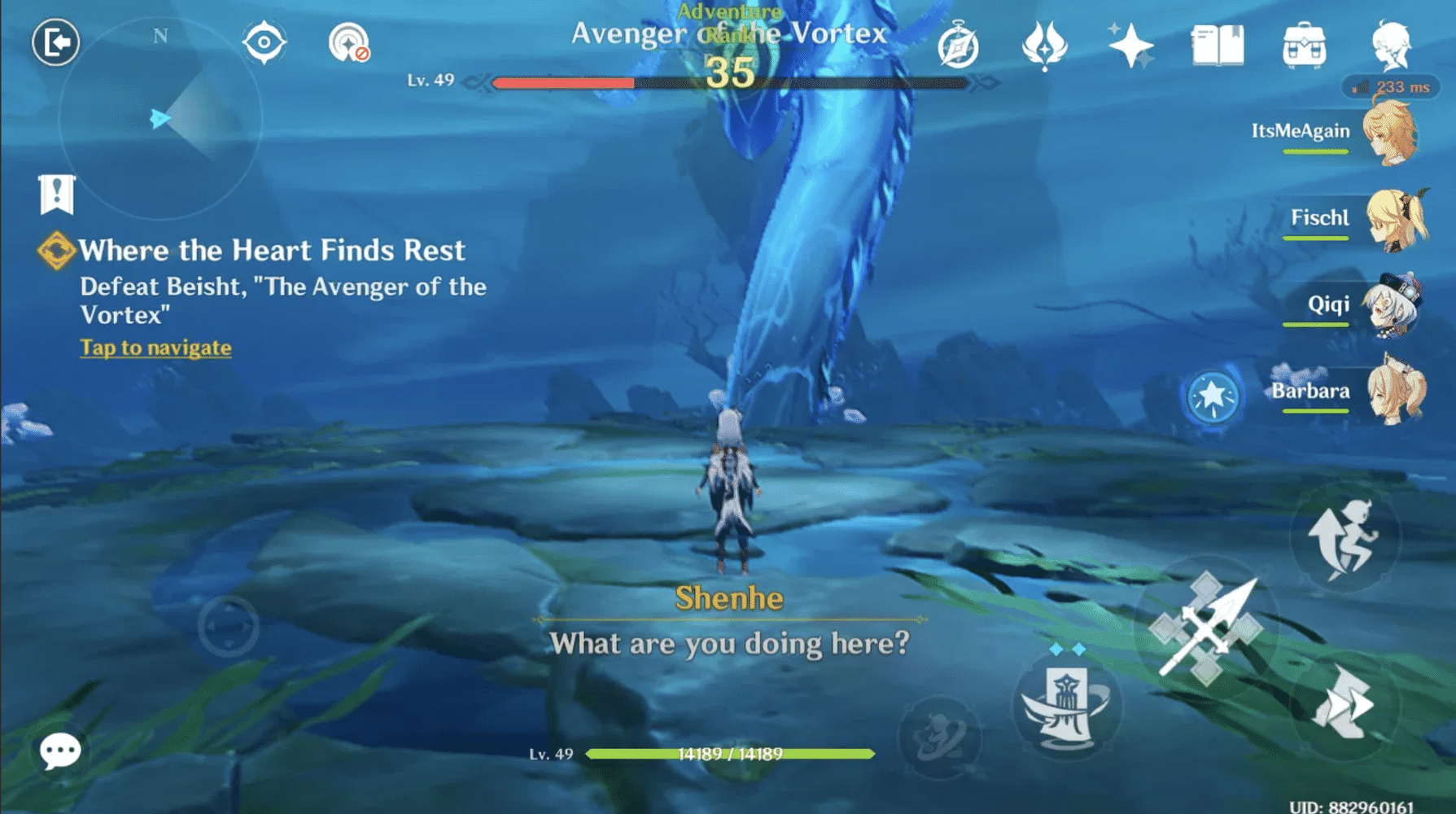
Task: Use Shenhe's Elemental Skill
Action: click(x=1069, y=705)
